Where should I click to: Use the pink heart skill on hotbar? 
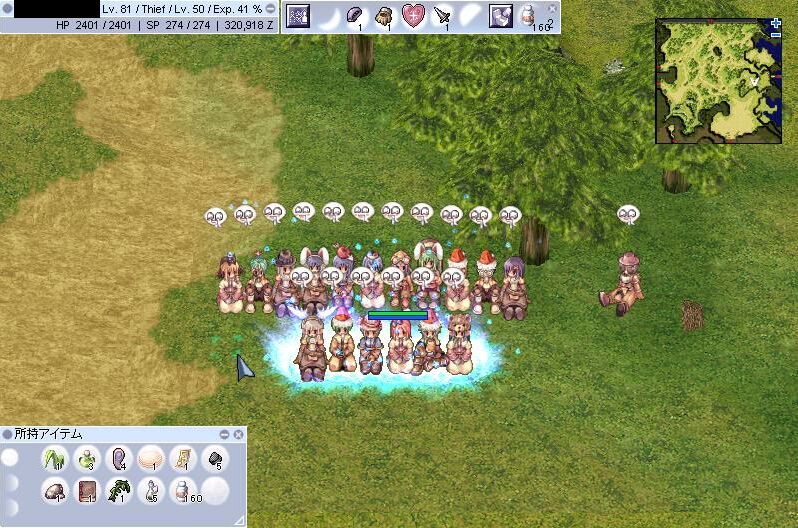413,15
